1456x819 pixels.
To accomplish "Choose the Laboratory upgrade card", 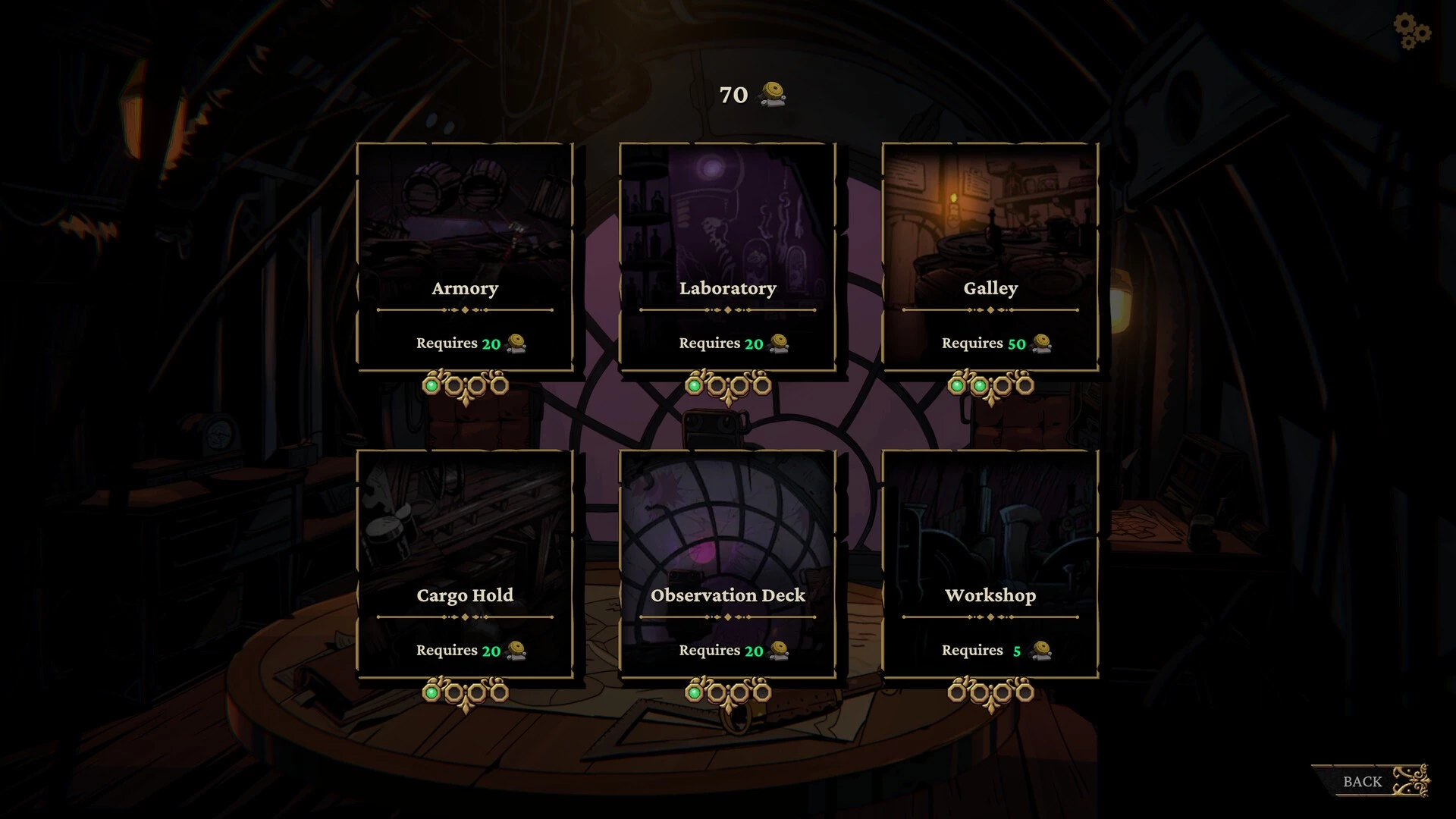I will click(x=728, y=257).
